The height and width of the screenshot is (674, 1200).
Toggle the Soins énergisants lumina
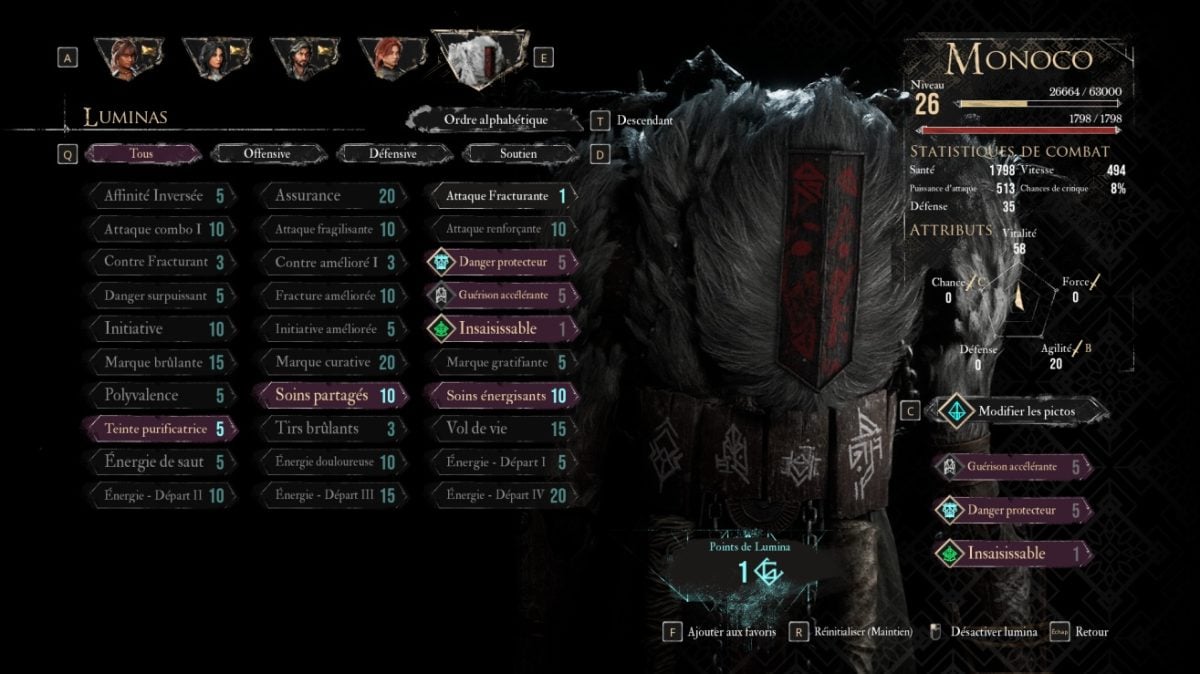501,396
